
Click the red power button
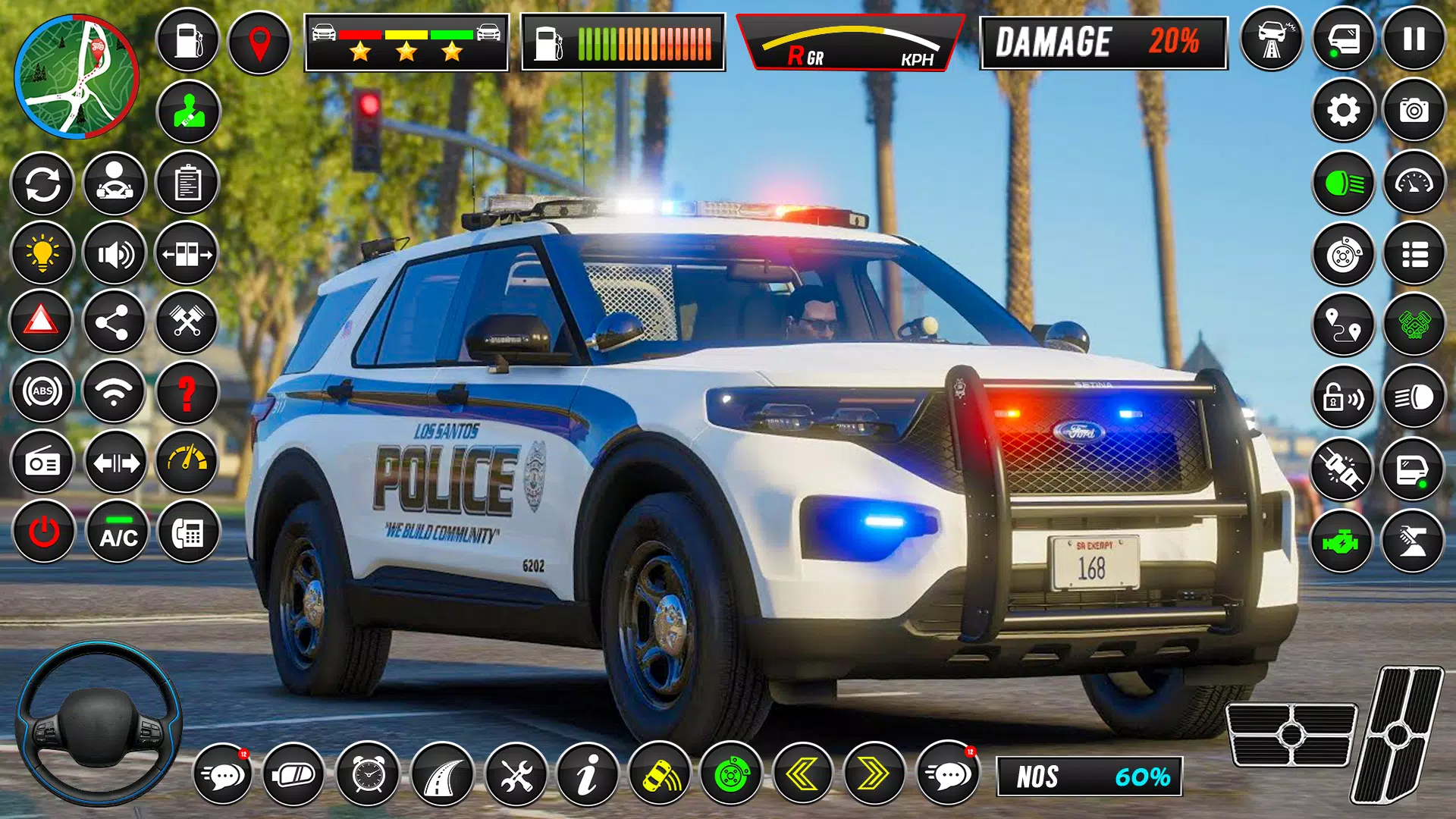pyautogui.click(x=44, y=532)
